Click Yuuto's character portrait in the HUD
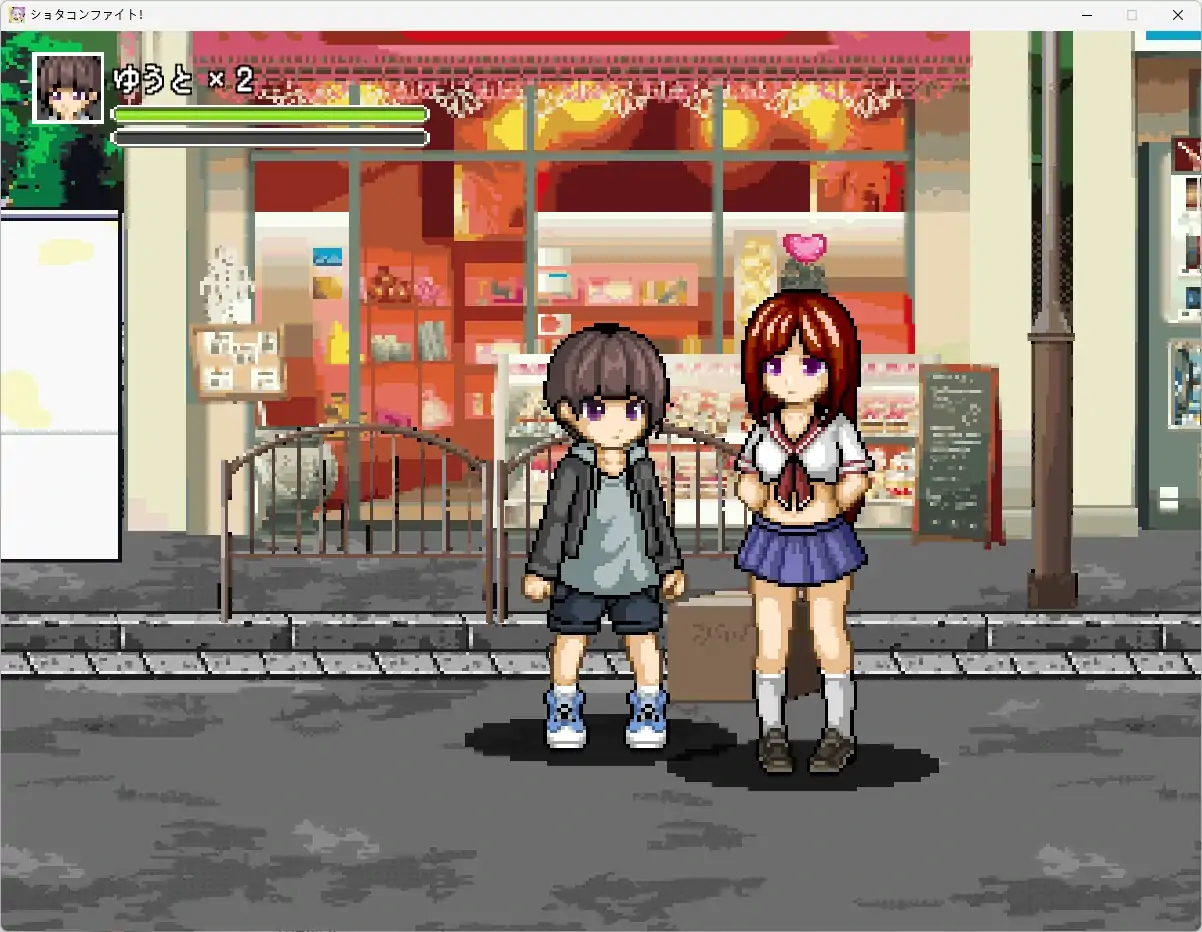Image resolution: width=1202 pixels, height=932 pixels. [68, 88]
